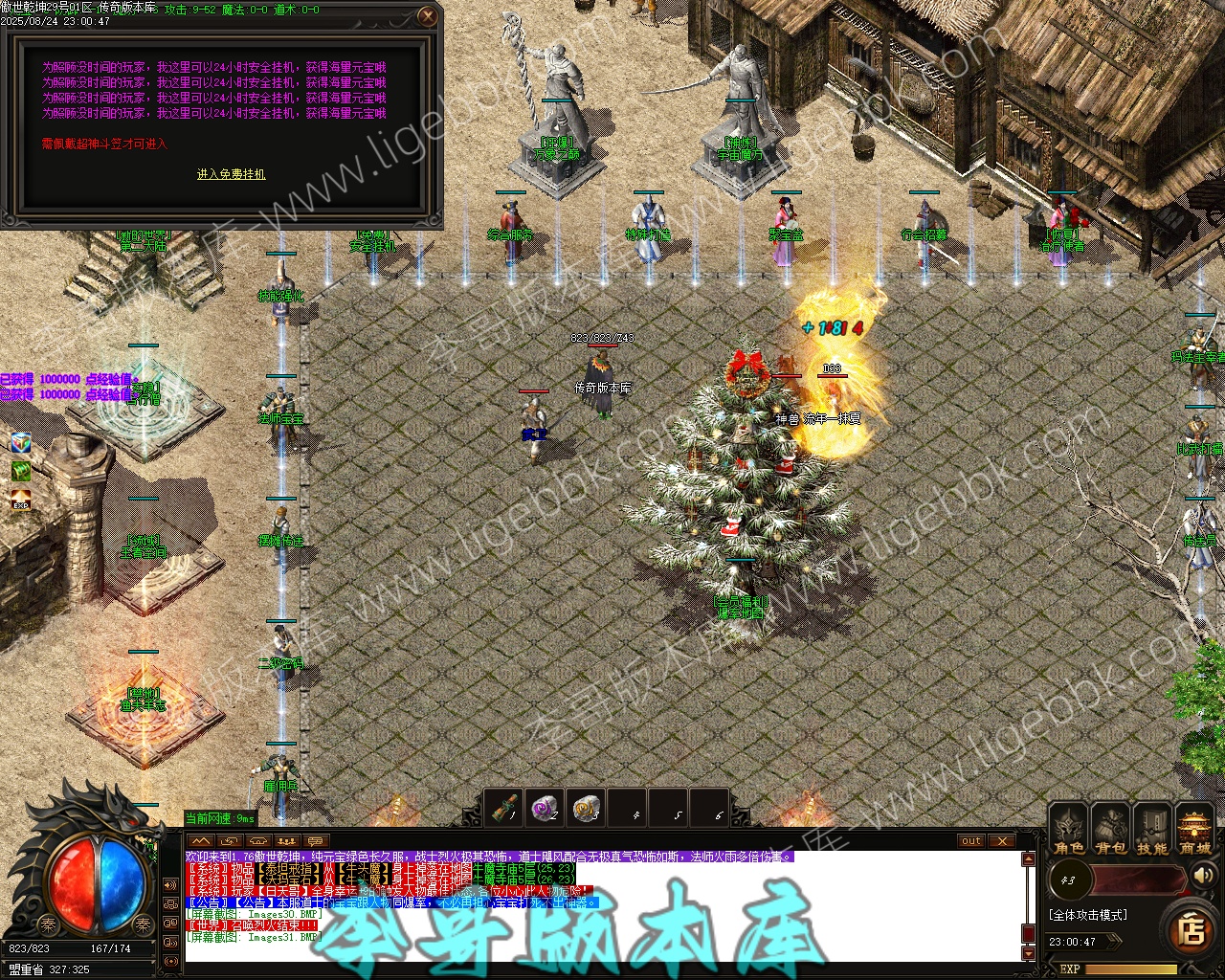Click the 进入免费挂机 link in the dialog
1225x980 pixels.
(x=232, y=174)
